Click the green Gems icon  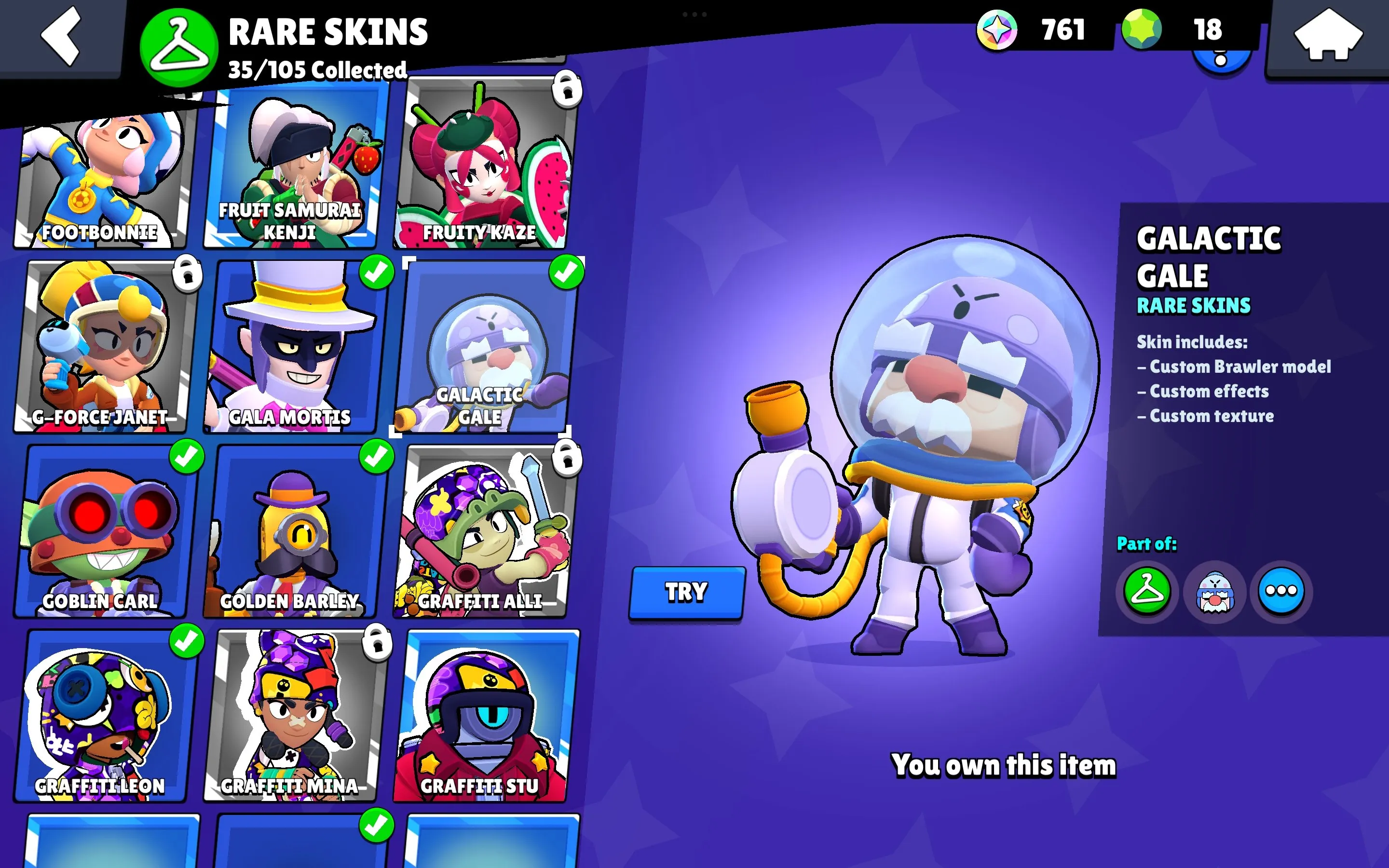click(x=1141, y=30)
